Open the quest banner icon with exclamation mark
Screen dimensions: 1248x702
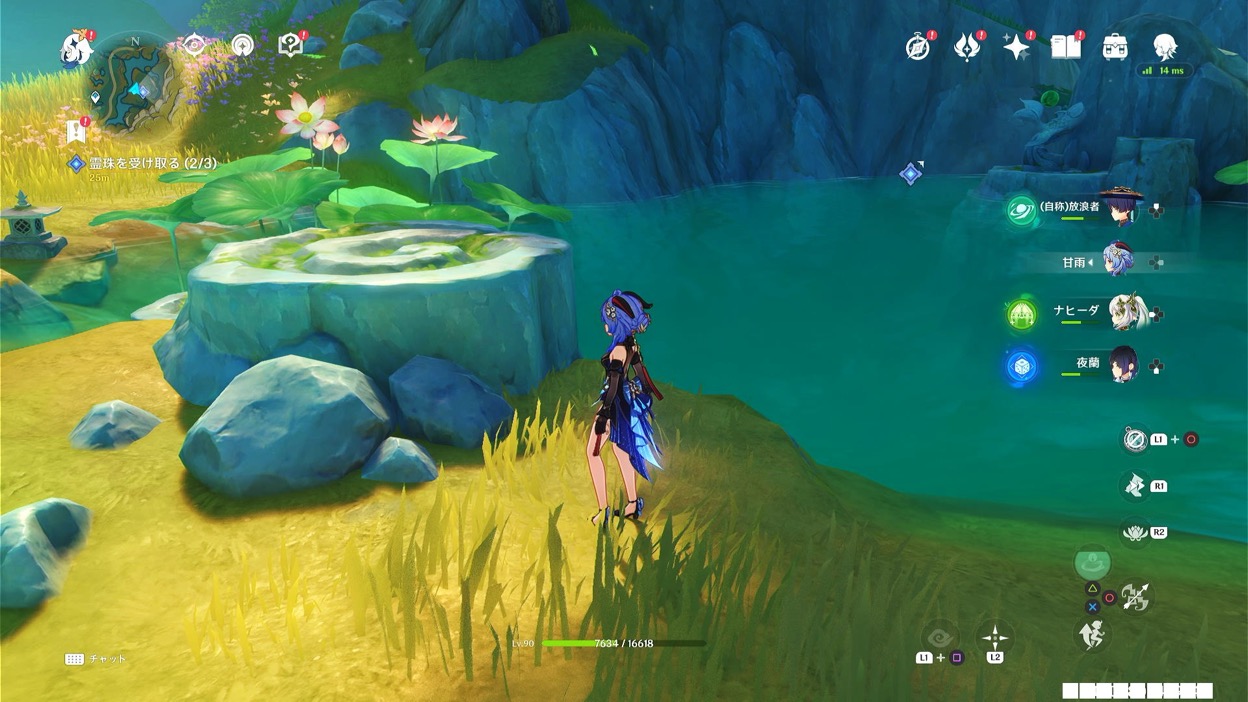pyautogui.click(x=76, y=131)
